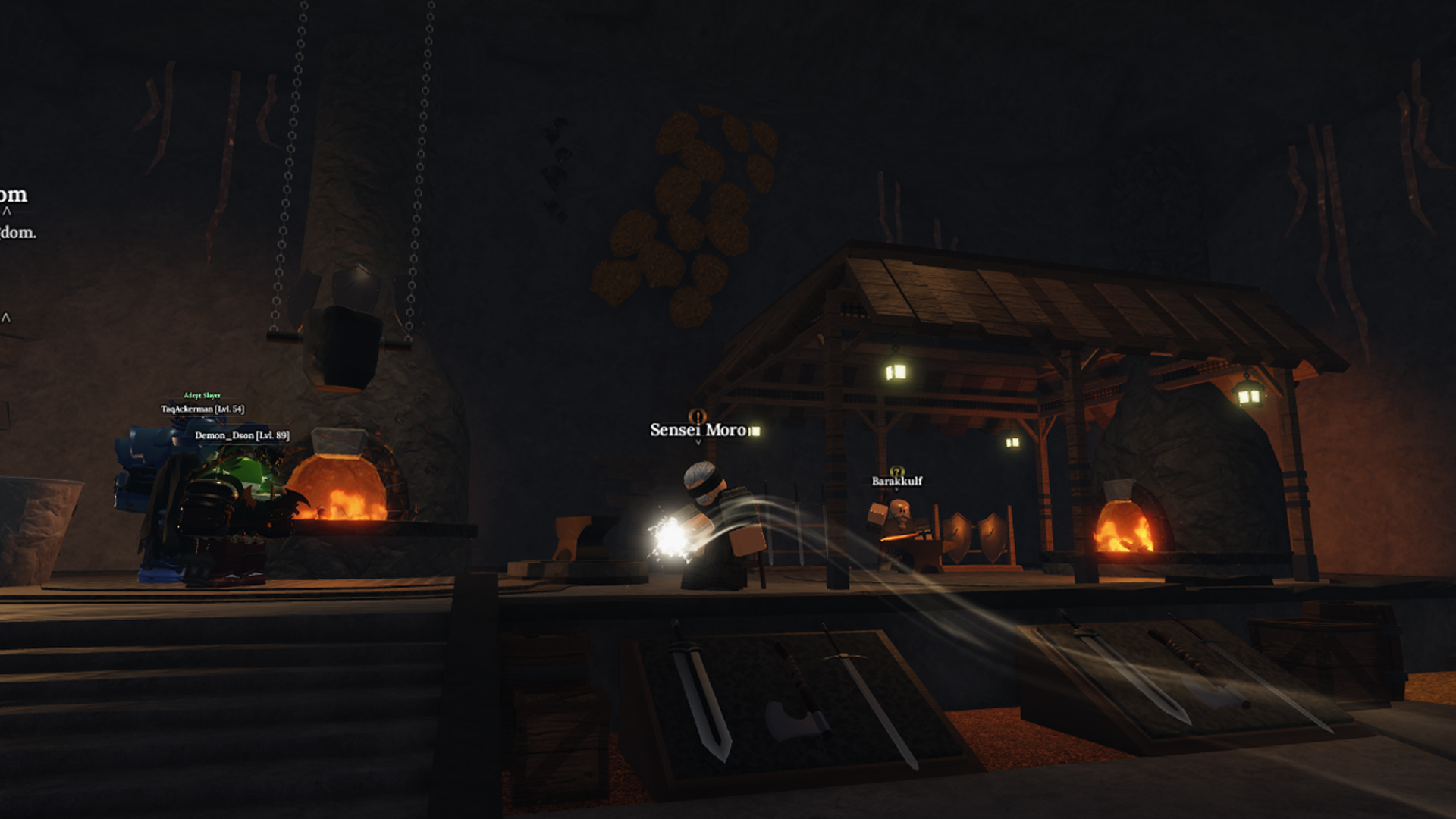Image resolution: width=1456 pixels, height=819 pixels.
Task: Toggle the lower caret arrow on the left edge
Action: [x=5, y=317]
